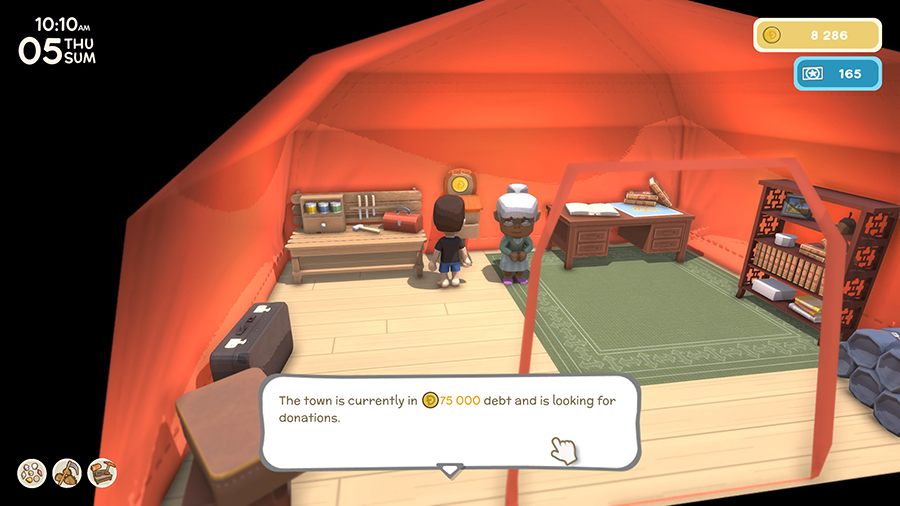Open the anvil and pickaxe crafting icon
Screen dimensions: 900x506
click(102, 473)
